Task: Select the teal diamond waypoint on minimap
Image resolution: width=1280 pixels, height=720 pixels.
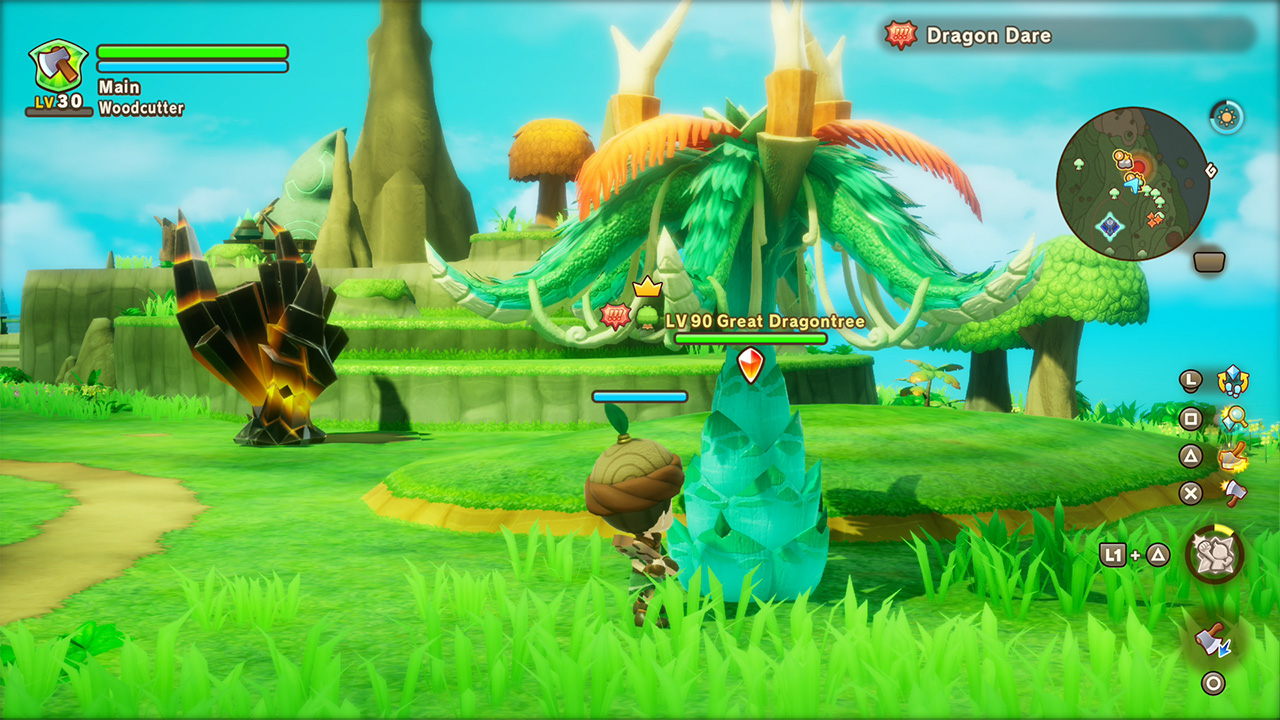Action: coord(1109,226)
